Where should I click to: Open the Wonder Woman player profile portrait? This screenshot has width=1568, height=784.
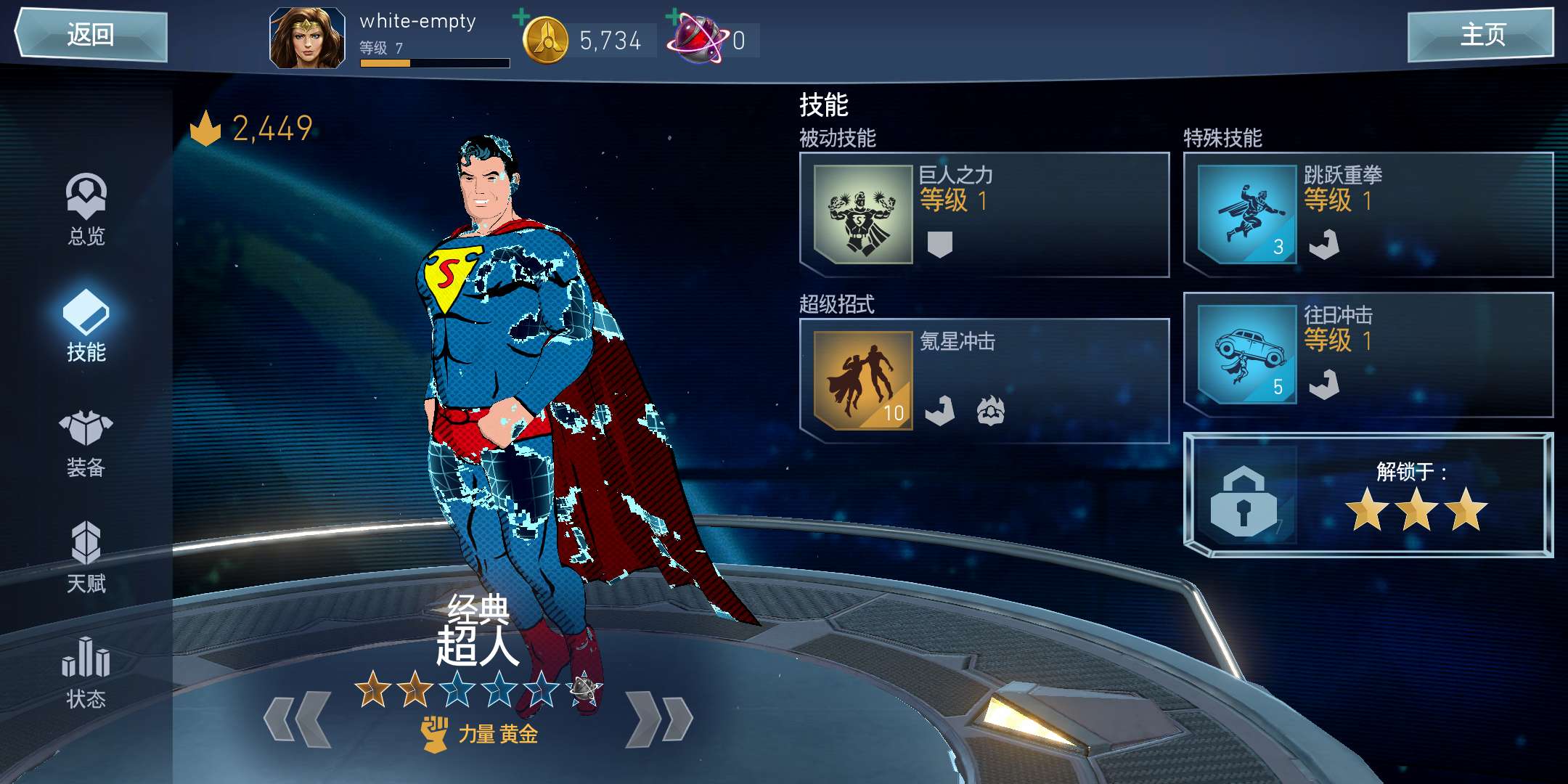pyautogui.click(x=307, y=38)
